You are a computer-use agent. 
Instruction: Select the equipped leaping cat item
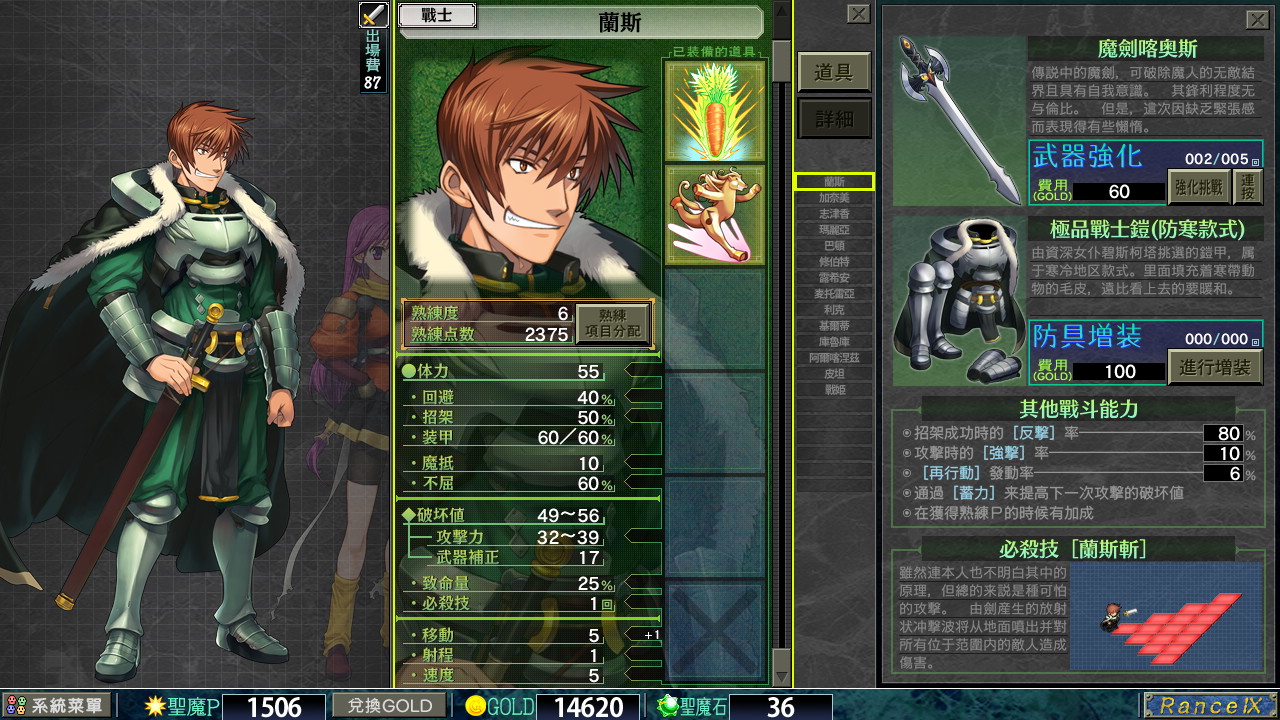(714, 214)
